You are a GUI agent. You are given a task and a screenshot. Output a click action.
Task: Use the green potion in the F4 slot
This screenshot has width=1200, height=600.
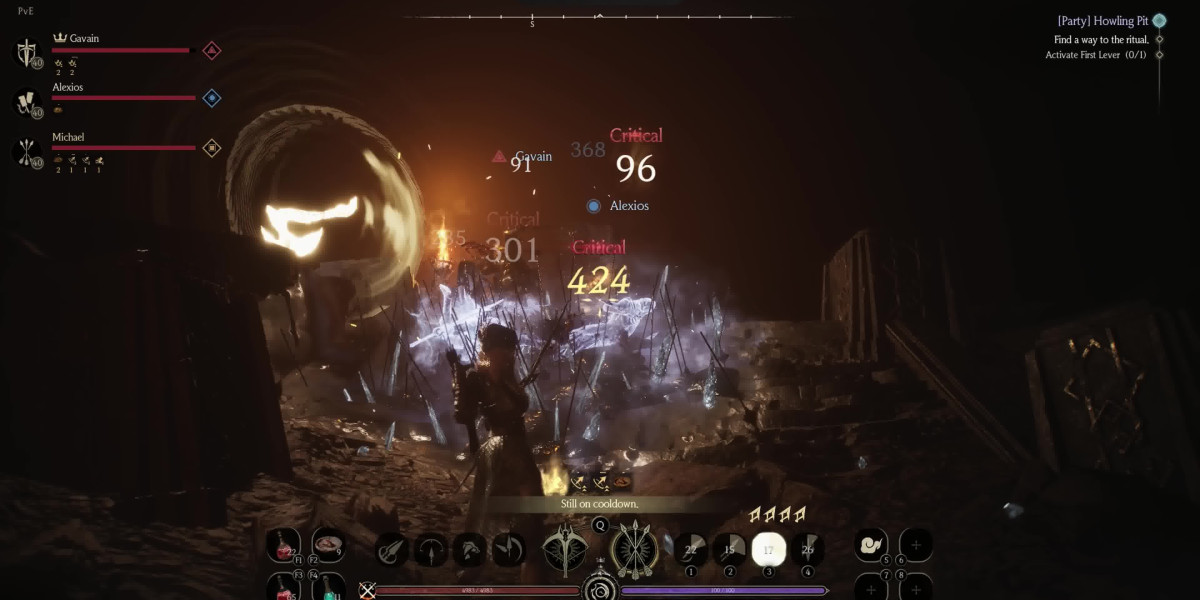tap(328, 587)
